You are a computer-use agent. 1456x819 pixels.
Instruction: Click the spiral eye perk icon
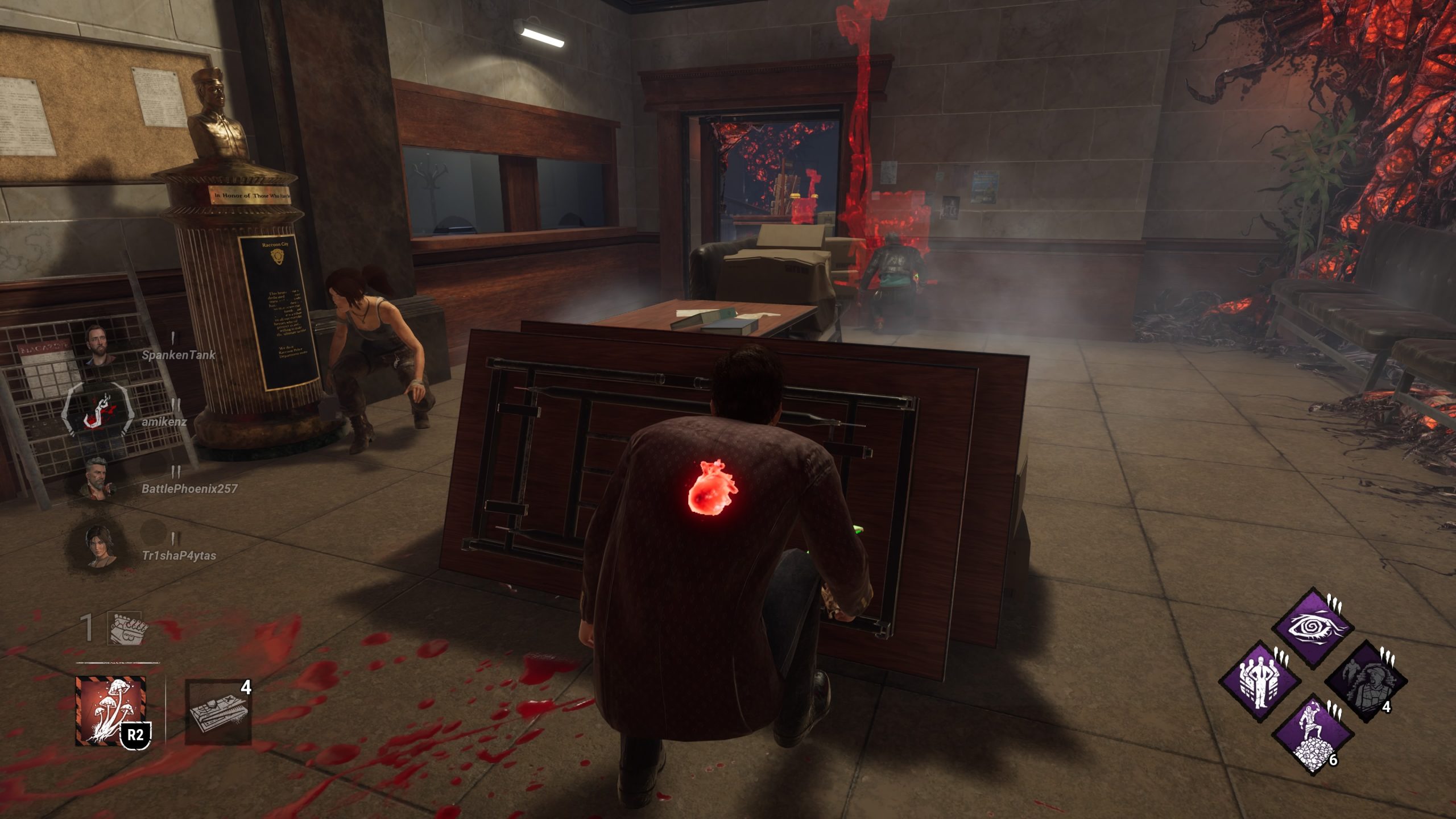[1313, 628]
